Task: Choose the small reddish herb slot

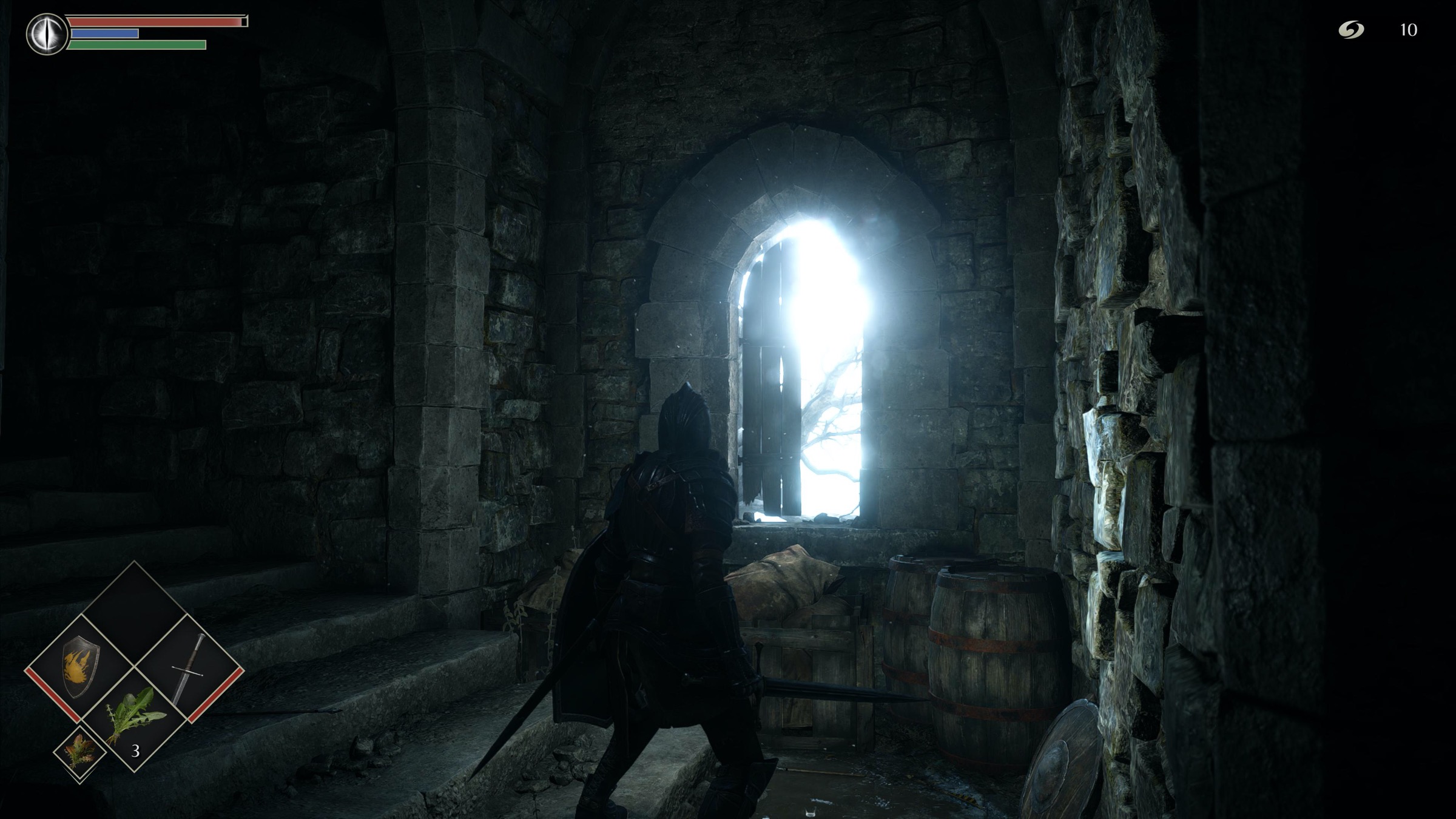Action: point(79,752)
